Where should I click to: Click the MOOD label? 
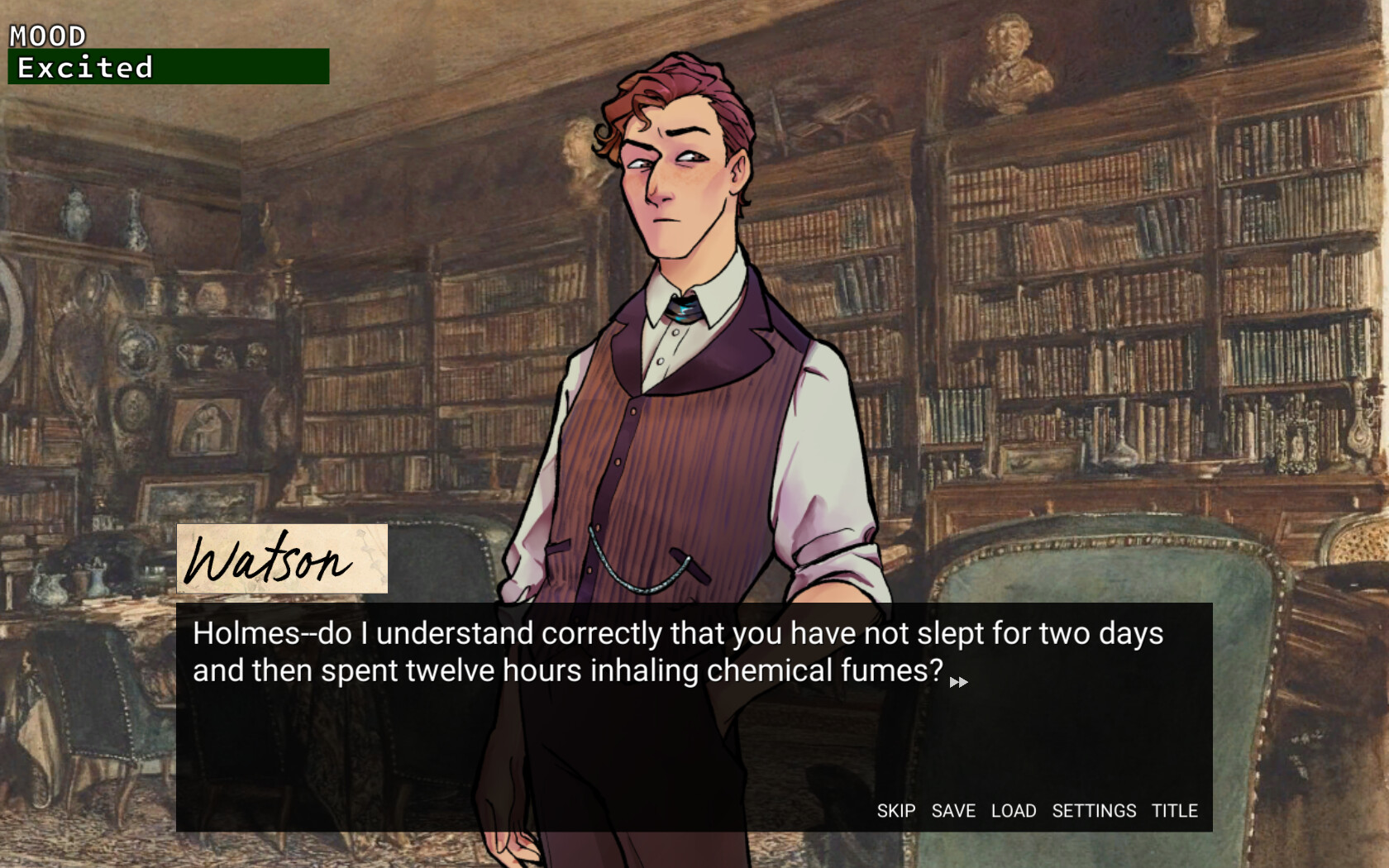[45, 35]
